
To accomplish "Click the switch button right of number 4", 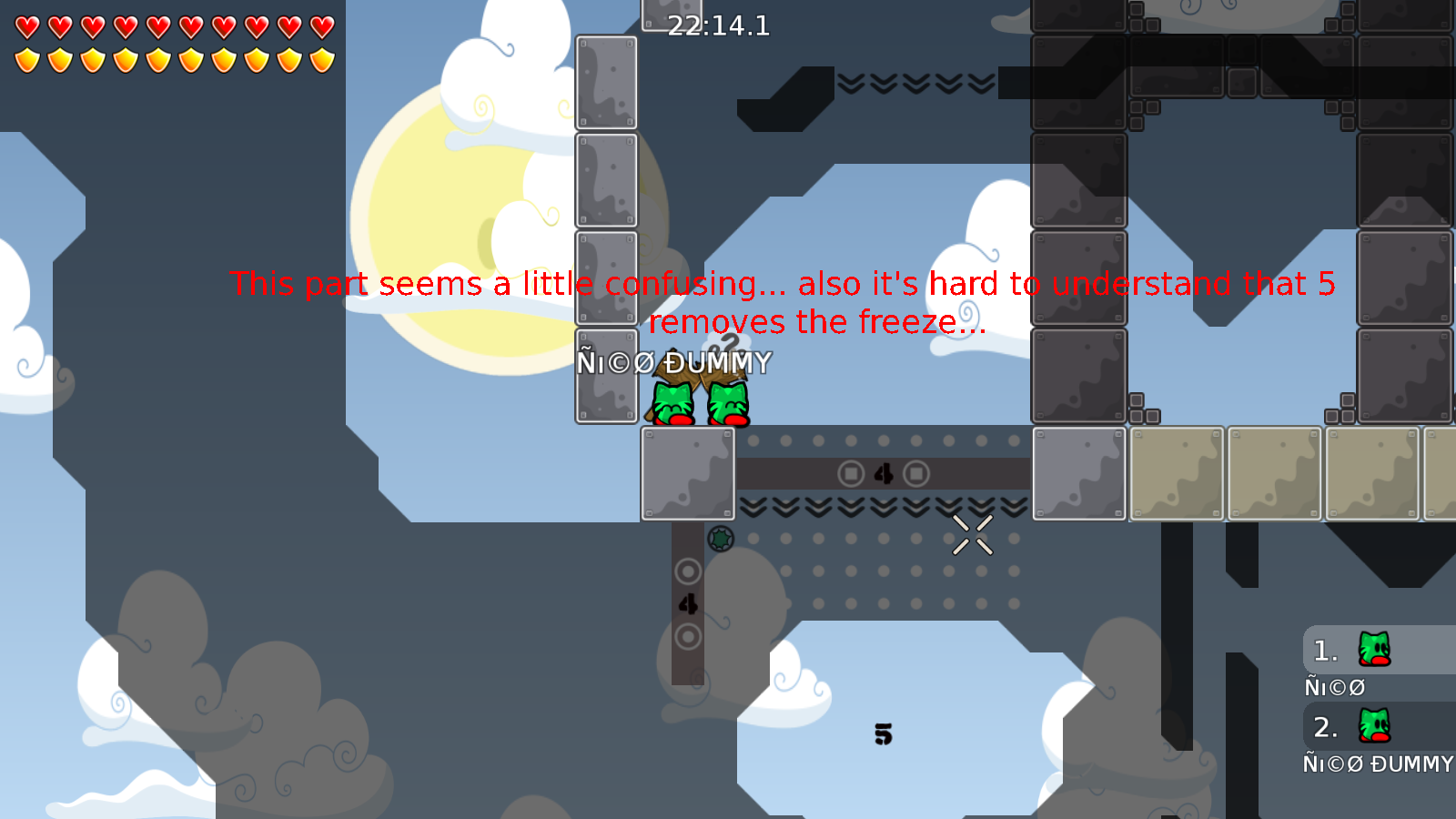I will point(915,473).
